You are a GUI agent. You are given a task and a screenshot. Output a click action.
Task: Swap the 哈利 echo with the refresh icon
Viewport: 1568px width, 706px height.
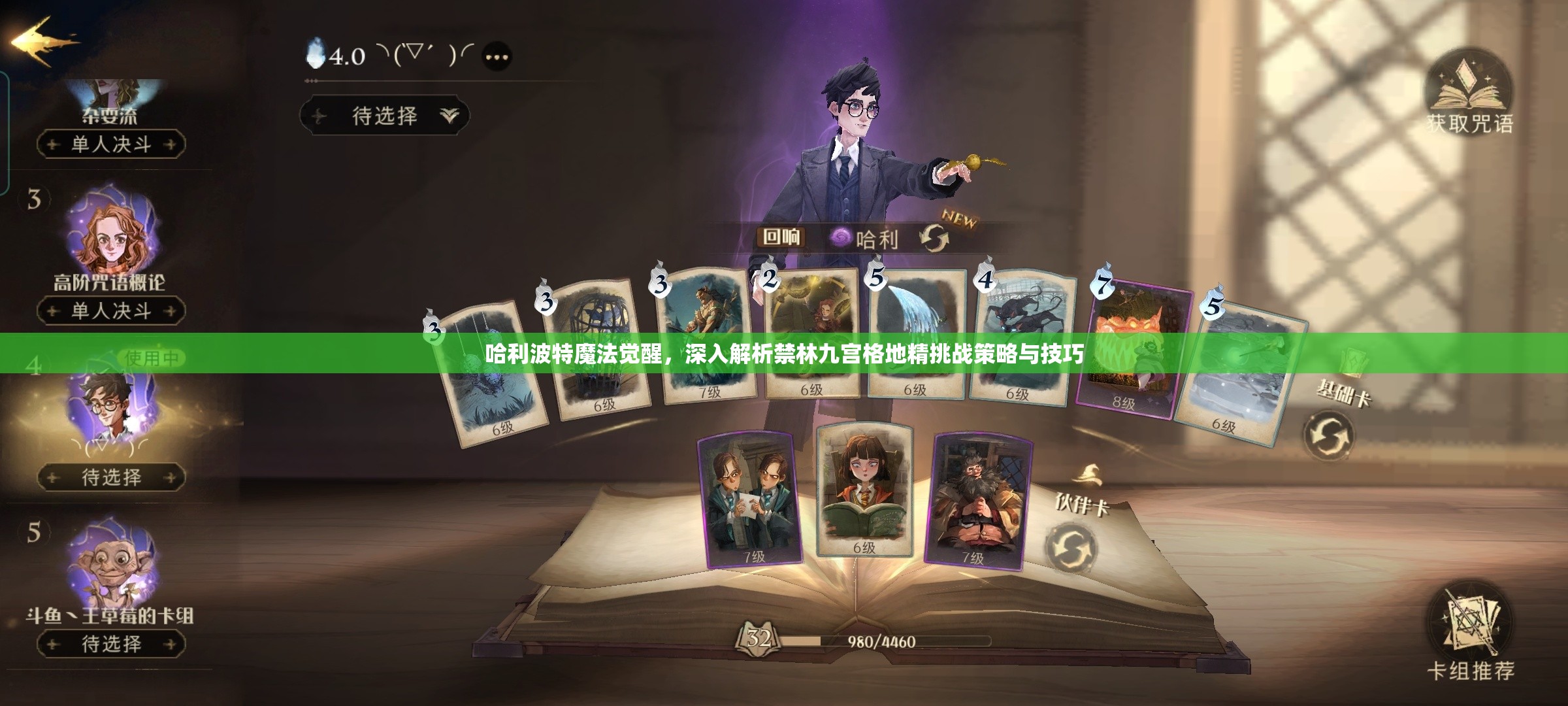(935, 239)
